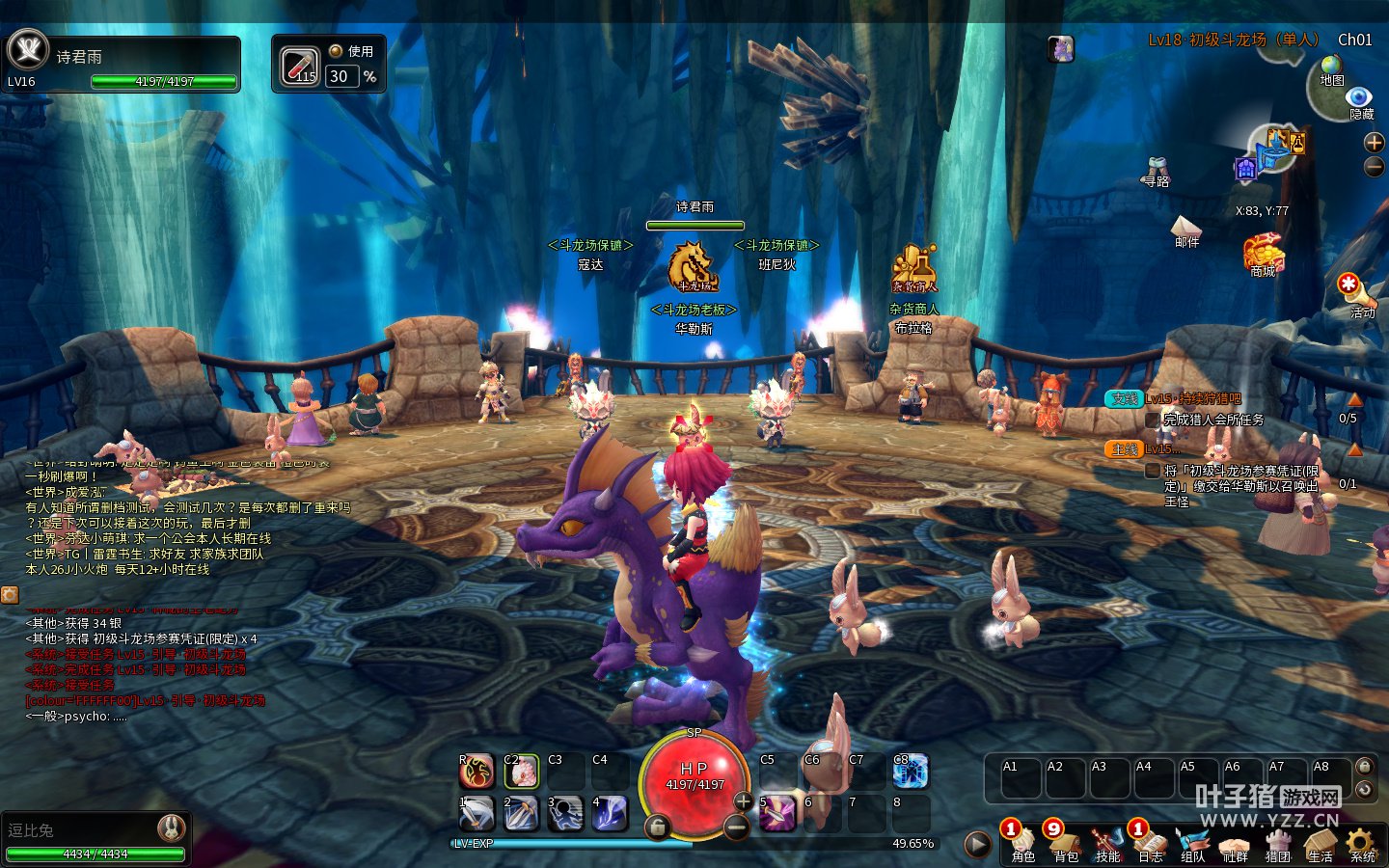The image size is (1389, 868).
Task: Open the 商城 treasure chest shop
Action: (1263, 254)
